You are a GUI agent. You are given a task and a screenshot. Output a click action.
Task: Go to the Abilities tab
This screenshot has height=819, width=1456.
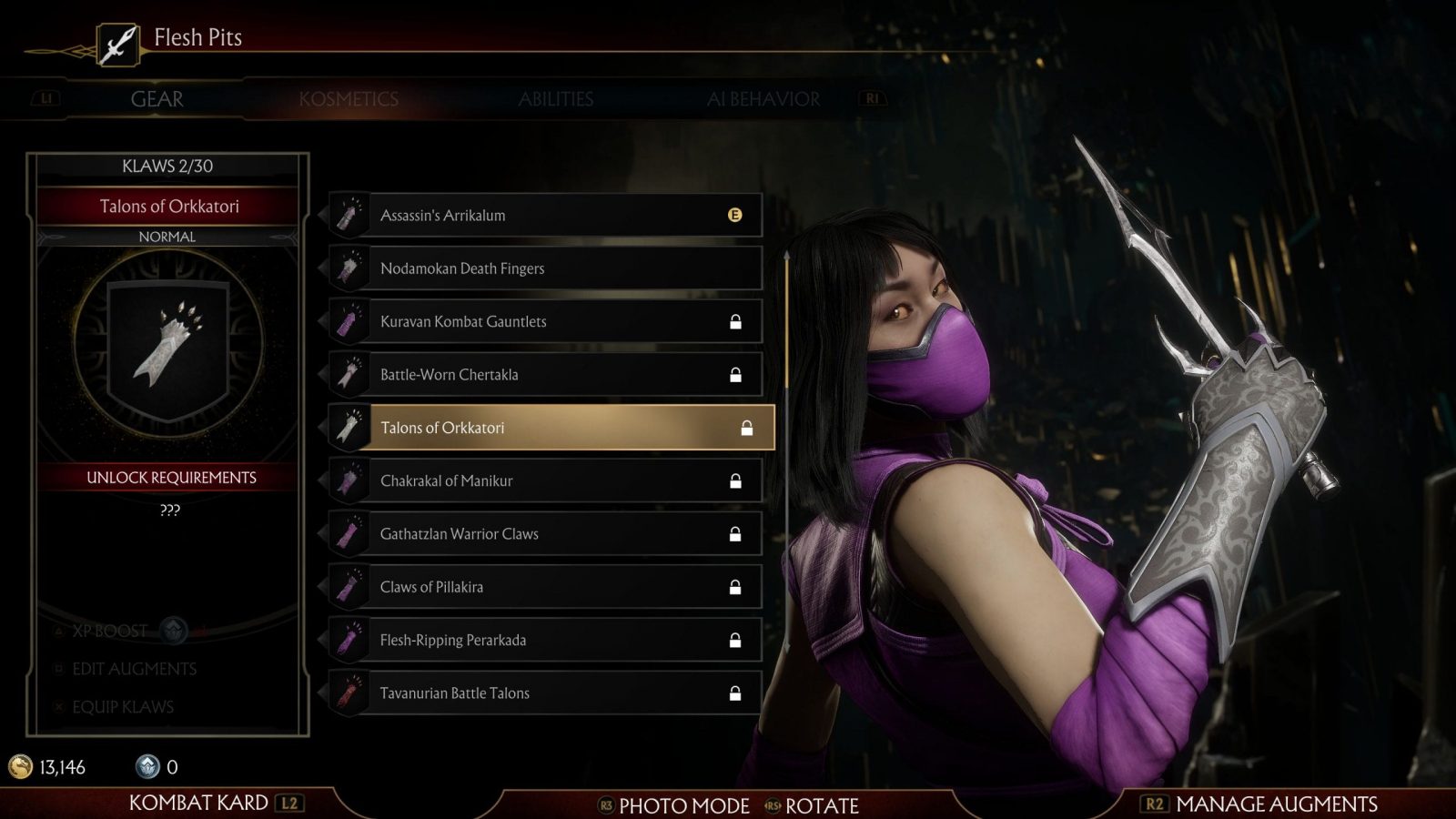click(555, 99)
